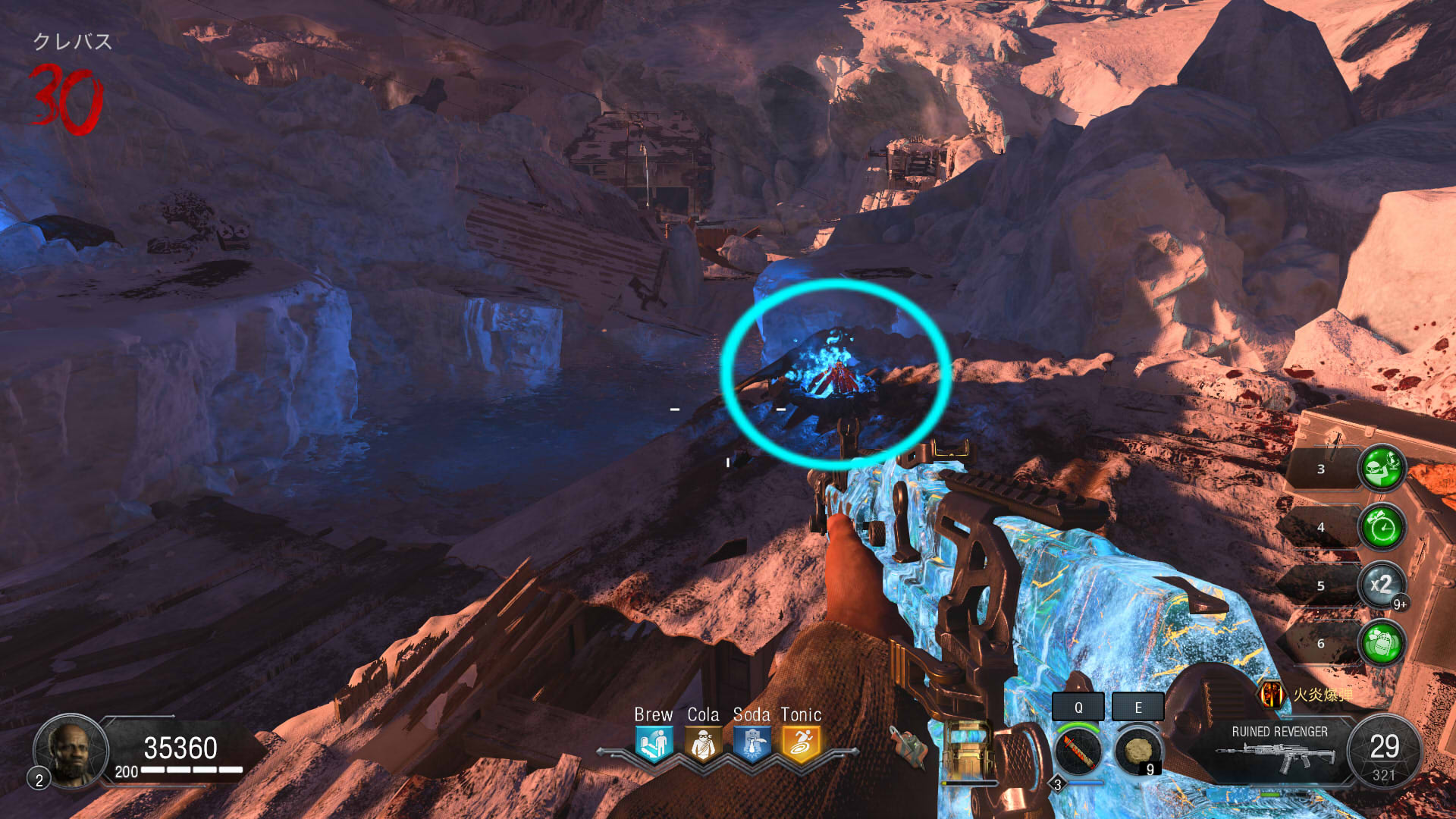Viewport: 1456px width, 819px height.
Task: Click the player character portrait
Action: (x=71, y=749)
